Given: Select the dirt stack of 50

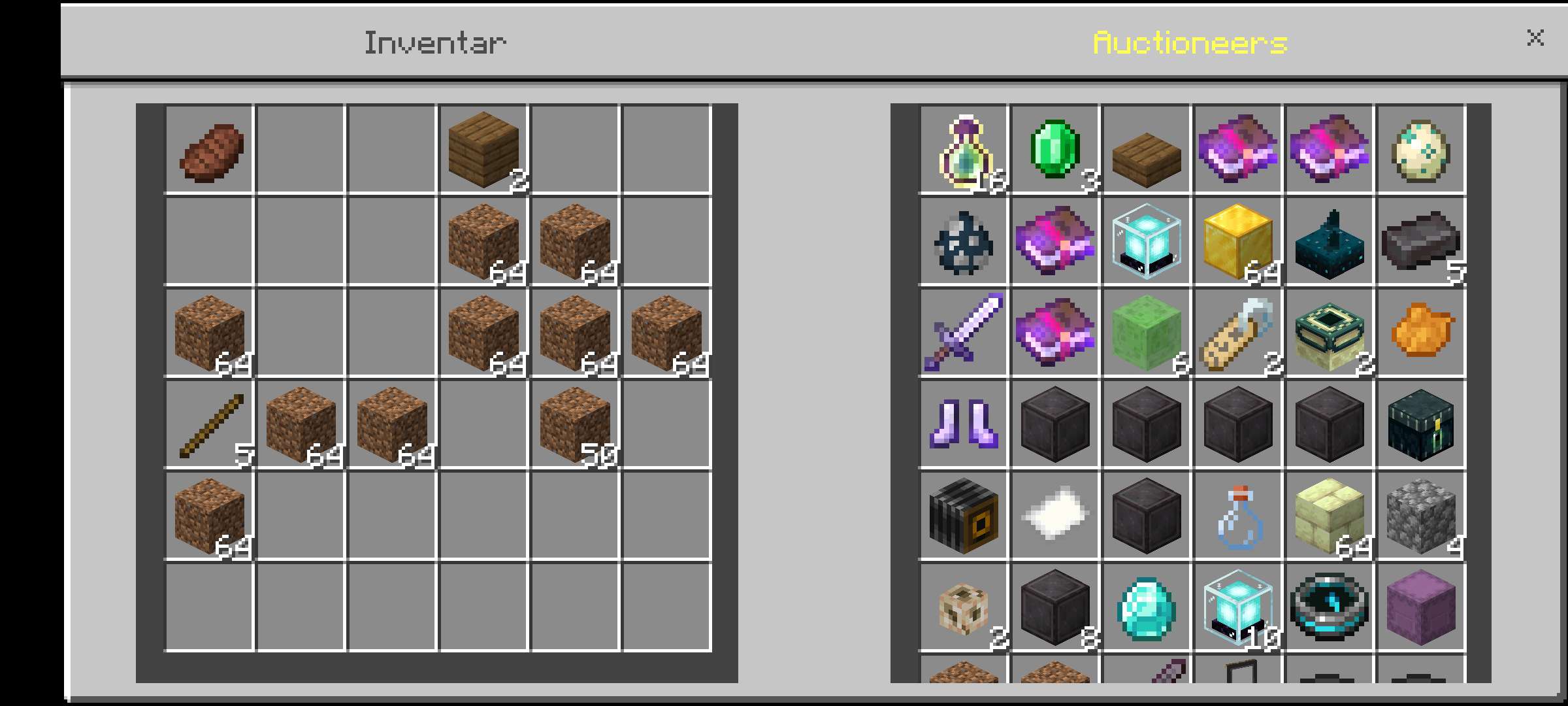Looking at the screenshot, I should 575,425.
